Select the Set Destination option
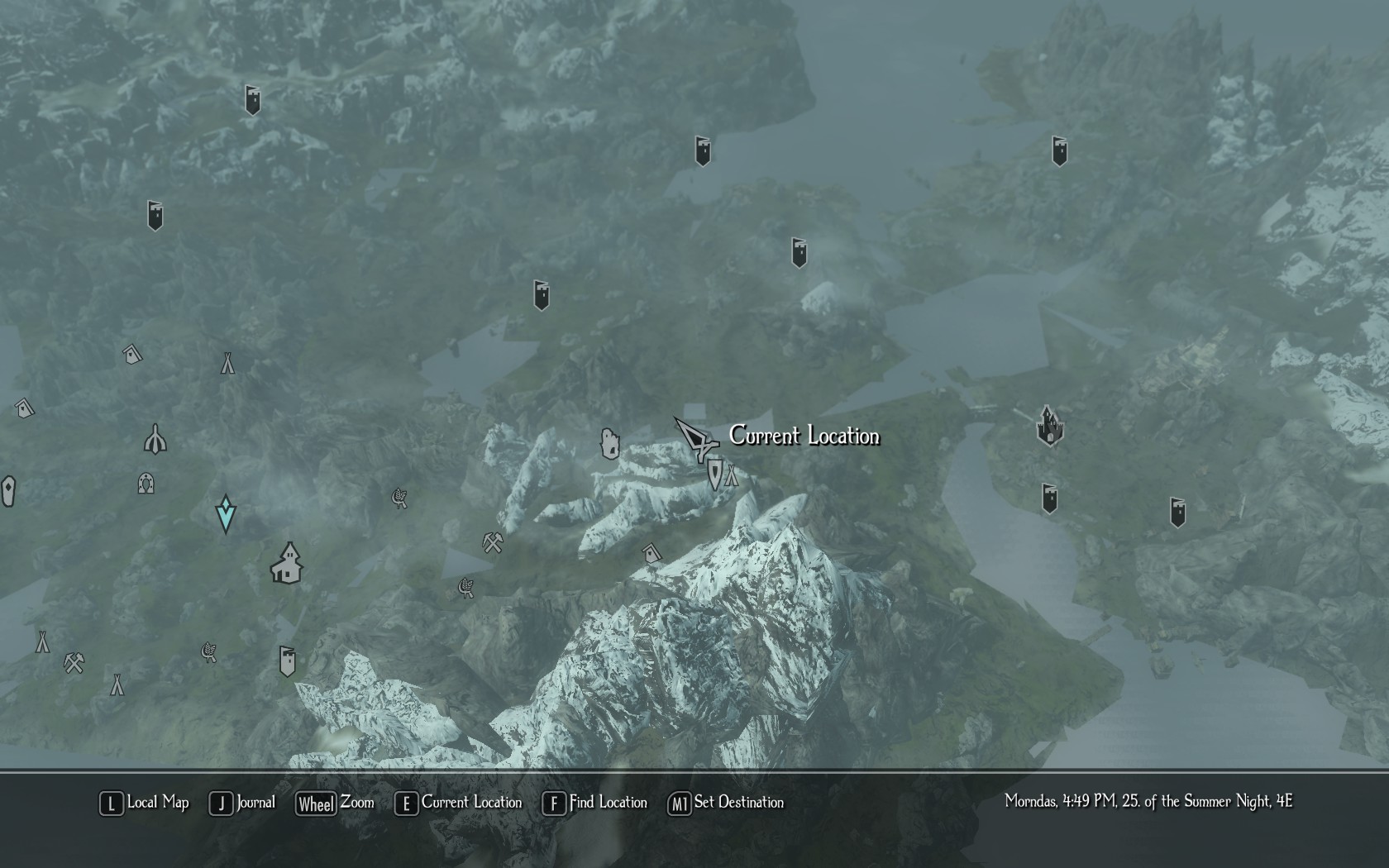Image resolution: width=1389 pixels, height=868 pixels. (x=727, y=803)
